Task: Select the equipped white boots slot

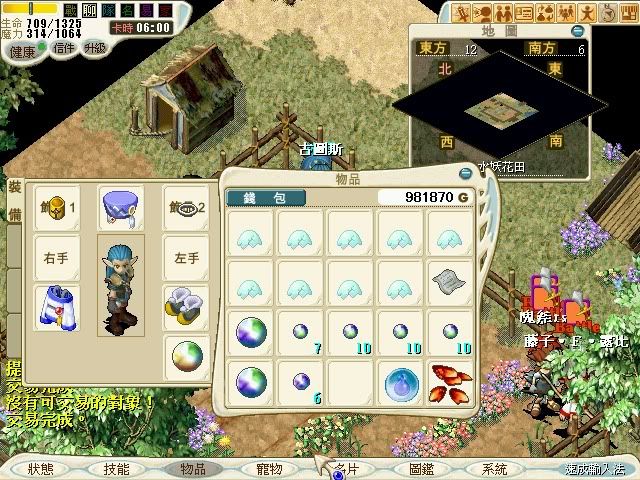Action: (187, 304)
